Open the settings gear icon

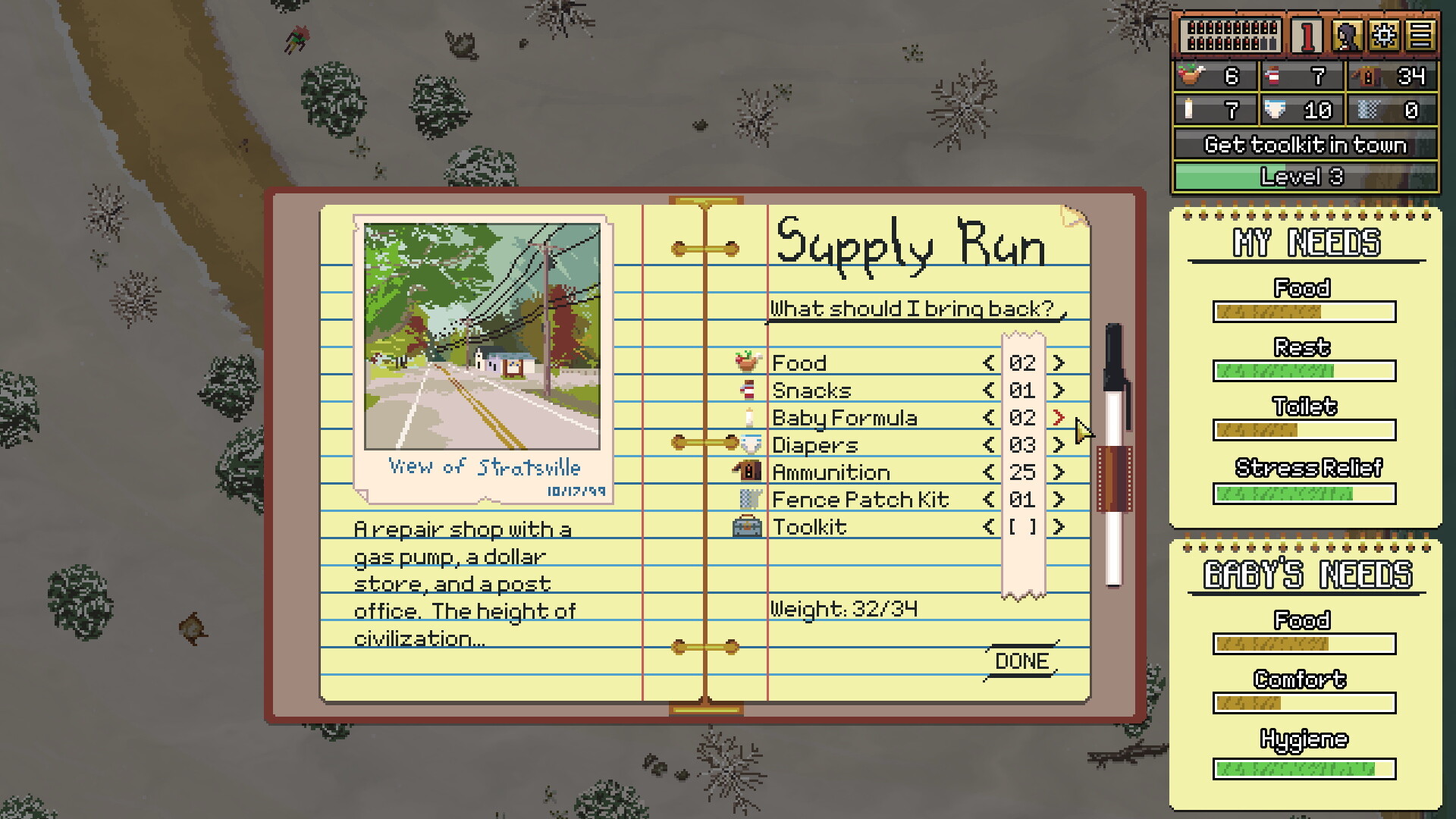pos(1385,33)
